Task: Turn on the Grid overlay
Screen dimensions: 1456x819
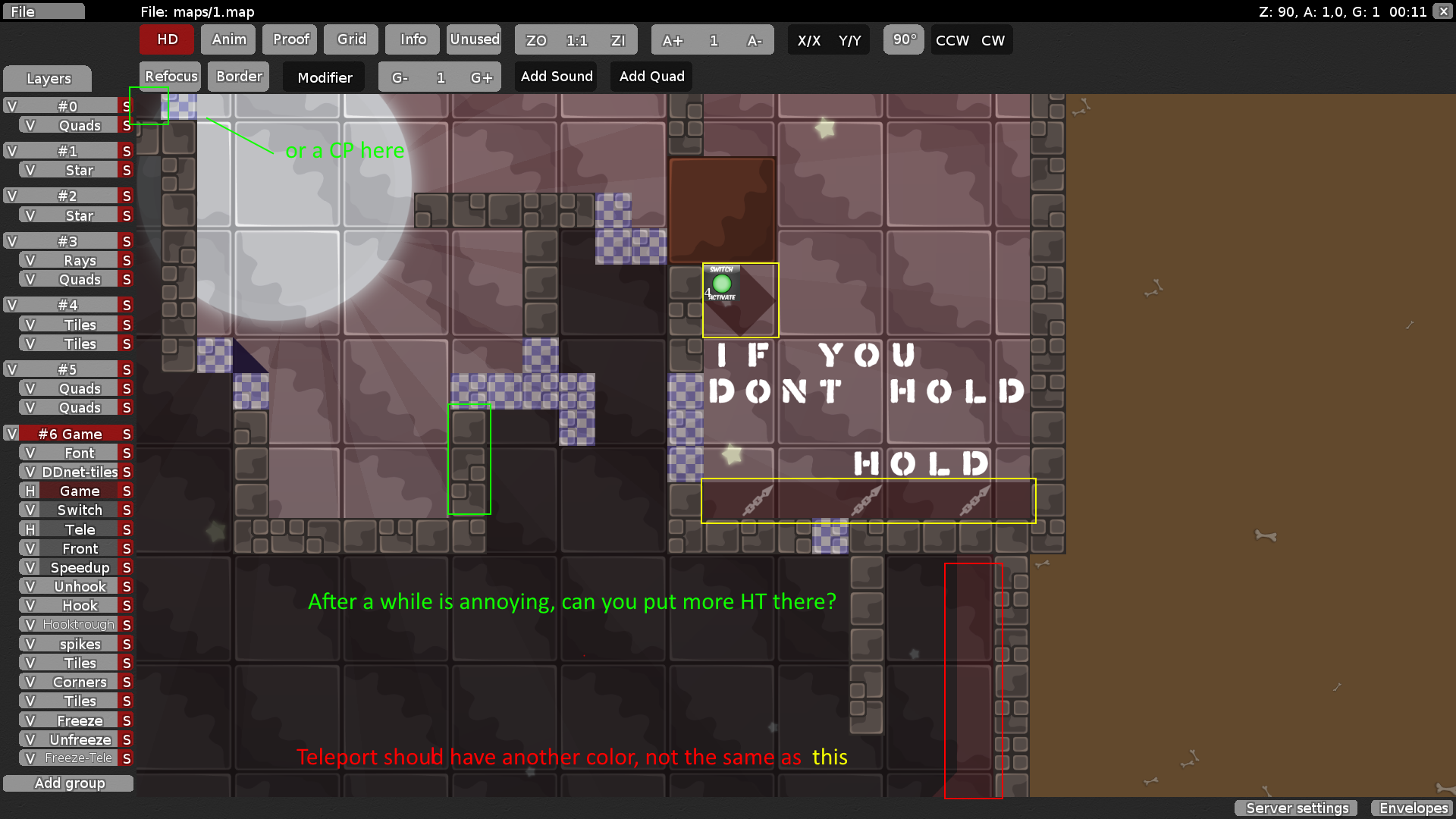Action: click(350, 39)
